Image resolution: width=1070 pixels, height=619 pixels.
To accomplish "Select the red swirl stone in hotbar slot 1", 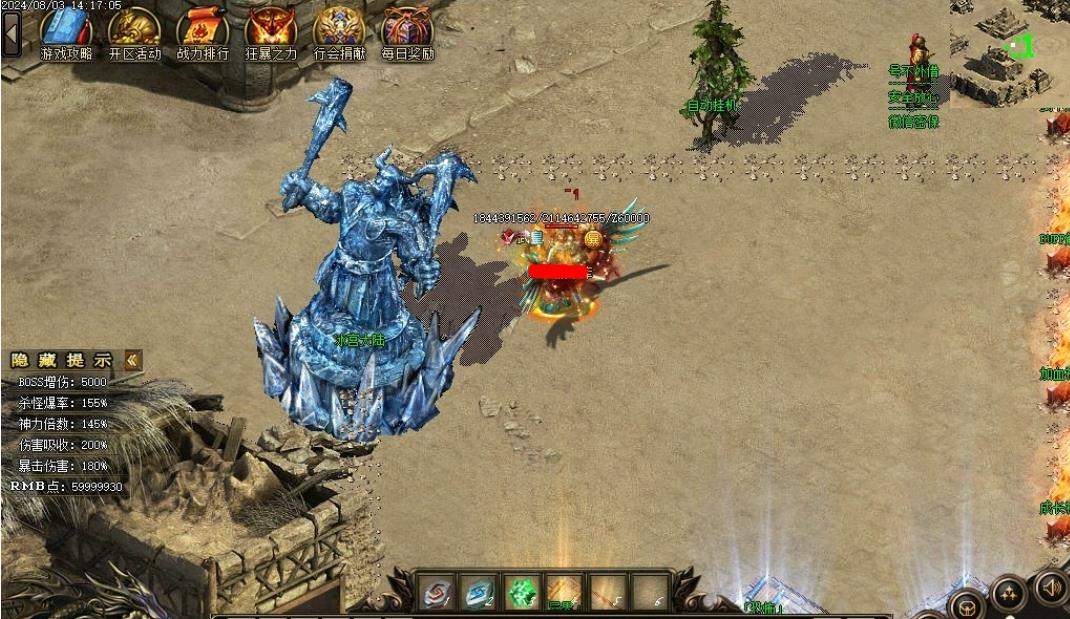I will tap(435, 593).
